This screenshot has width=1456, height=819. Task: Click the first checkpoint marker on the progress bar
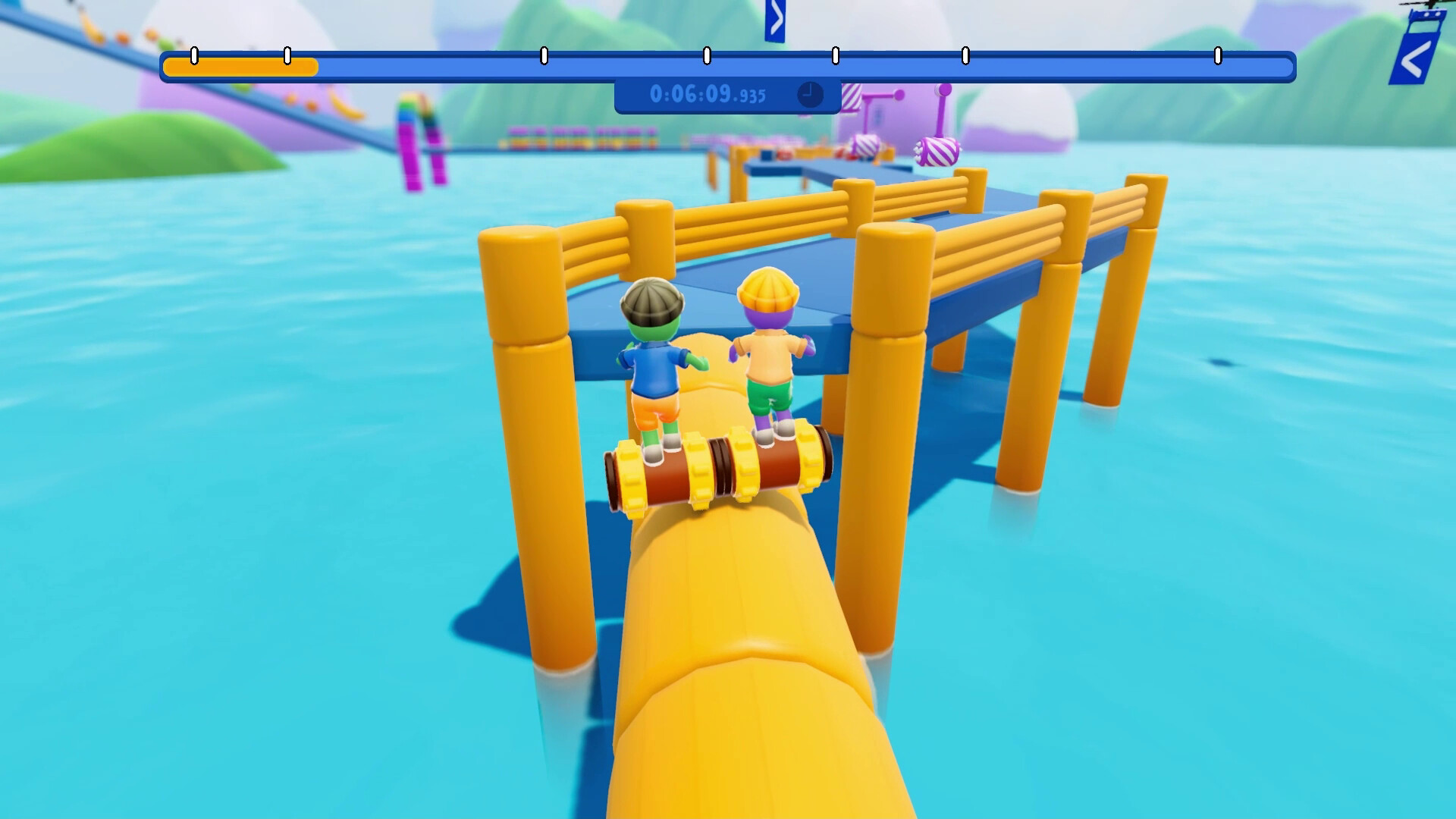pos(194,55)
